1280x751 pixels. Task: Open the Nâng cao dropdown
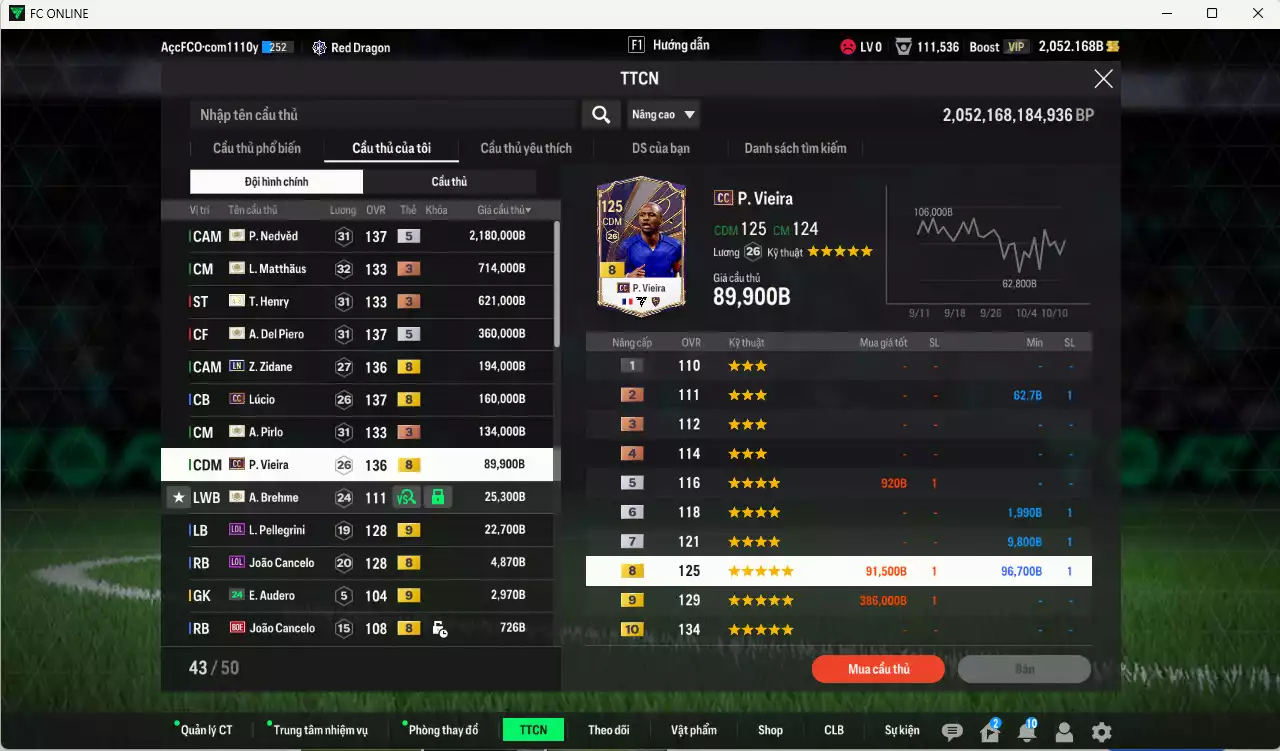pyautogui.click(x=663, y=114)
